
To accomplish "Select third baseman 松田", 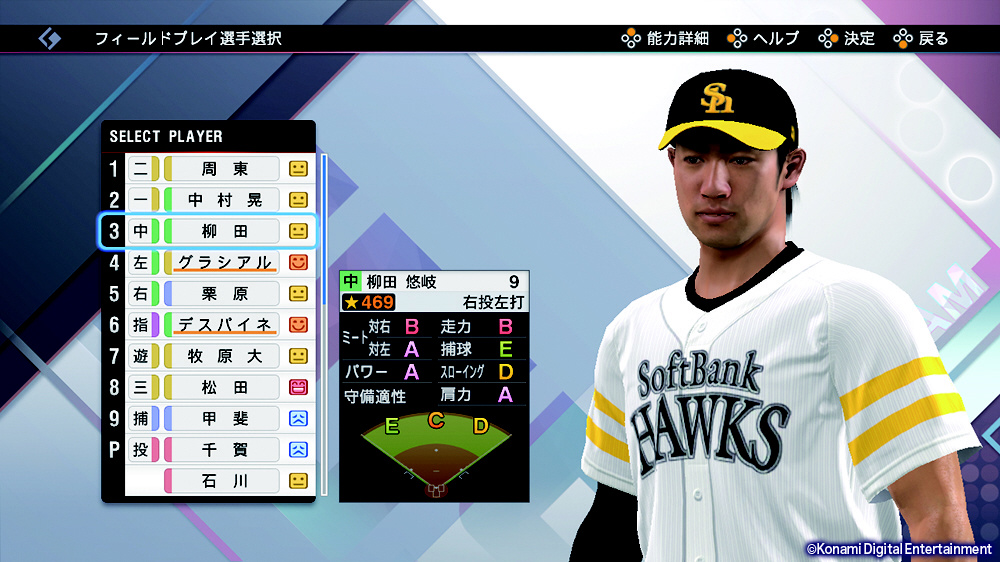I will coord(224,387).
